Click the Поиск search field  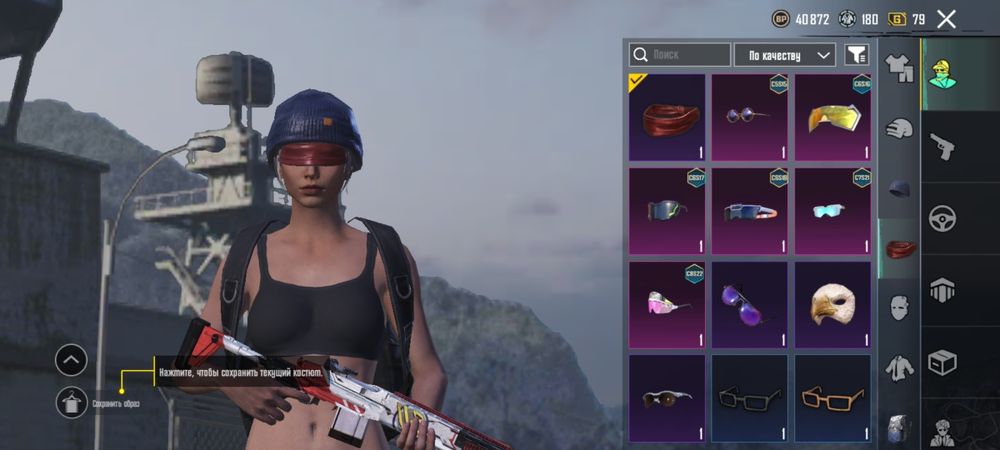[680, 55]
